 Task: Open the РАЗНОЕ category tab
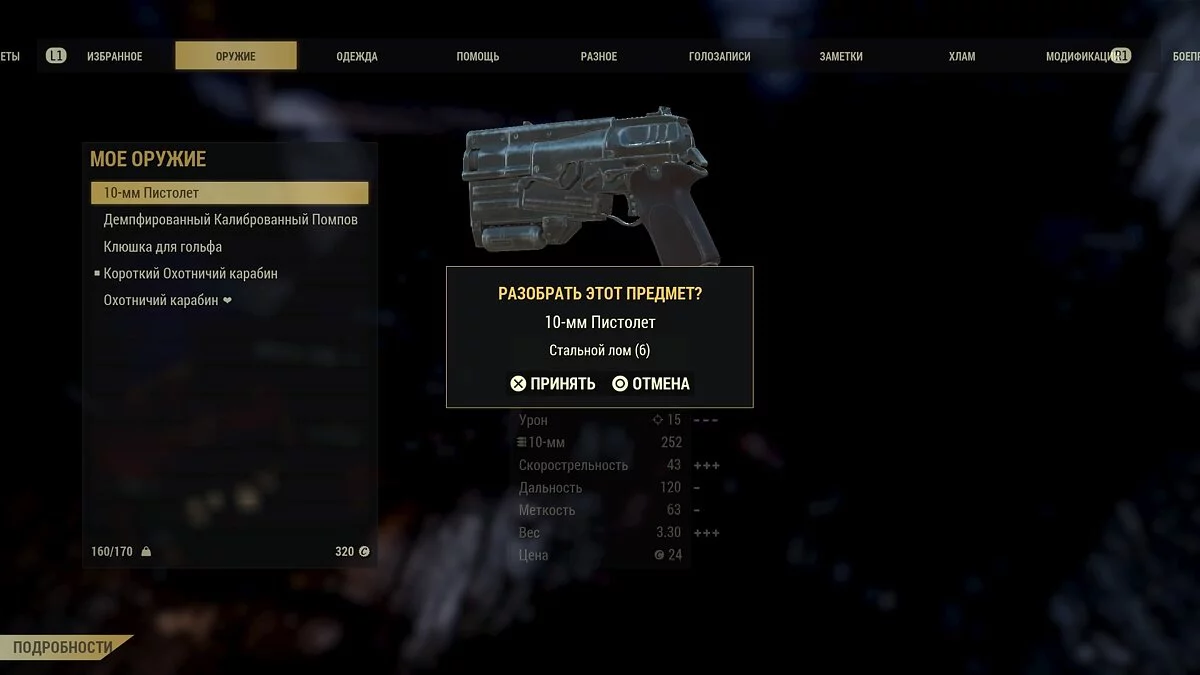(599, 56)
